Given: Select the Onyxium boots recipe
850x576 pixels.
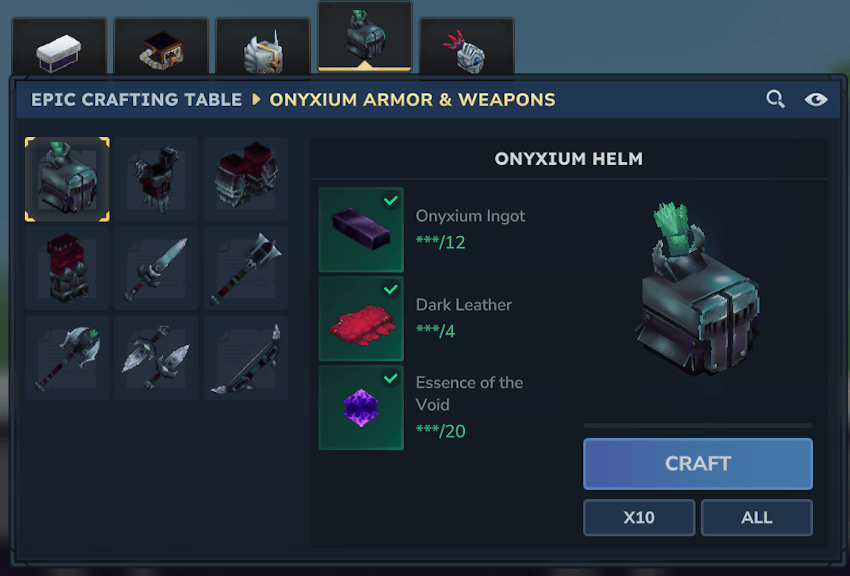Looking at the screenshot, I should (x=67, y=269).
